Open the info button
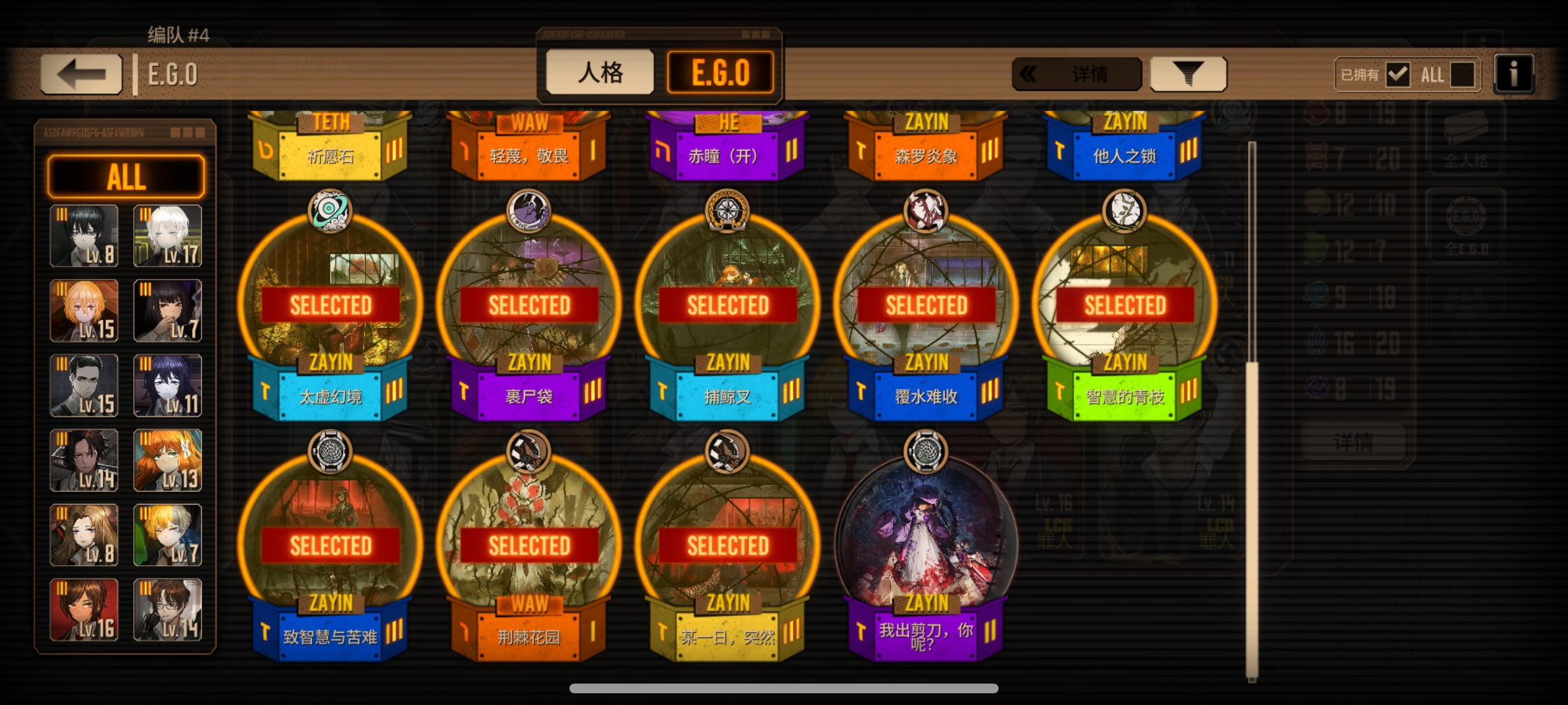This screenshot has width=1568, height=705. pos(1513,74)
